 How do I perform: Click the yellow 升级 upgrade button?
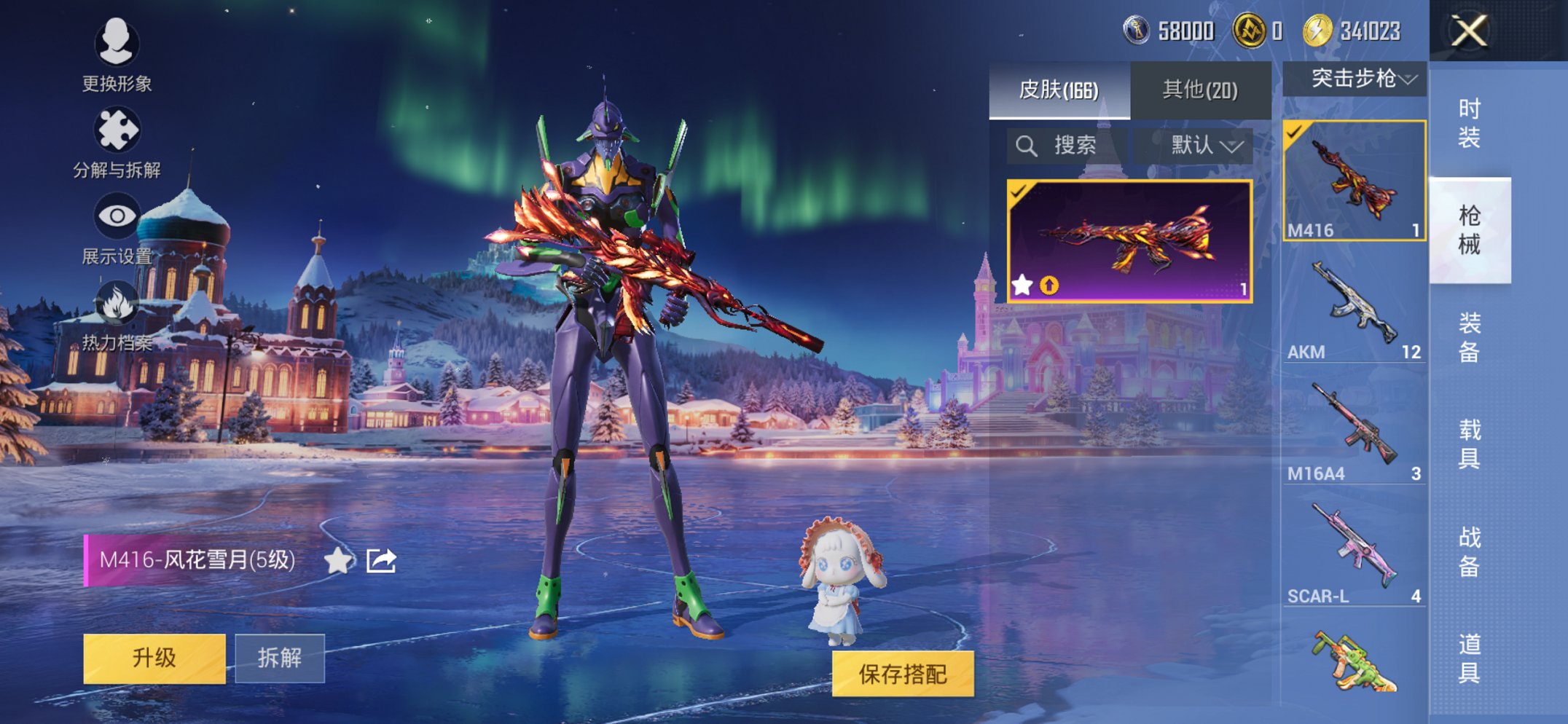click(x=154, y=658)
